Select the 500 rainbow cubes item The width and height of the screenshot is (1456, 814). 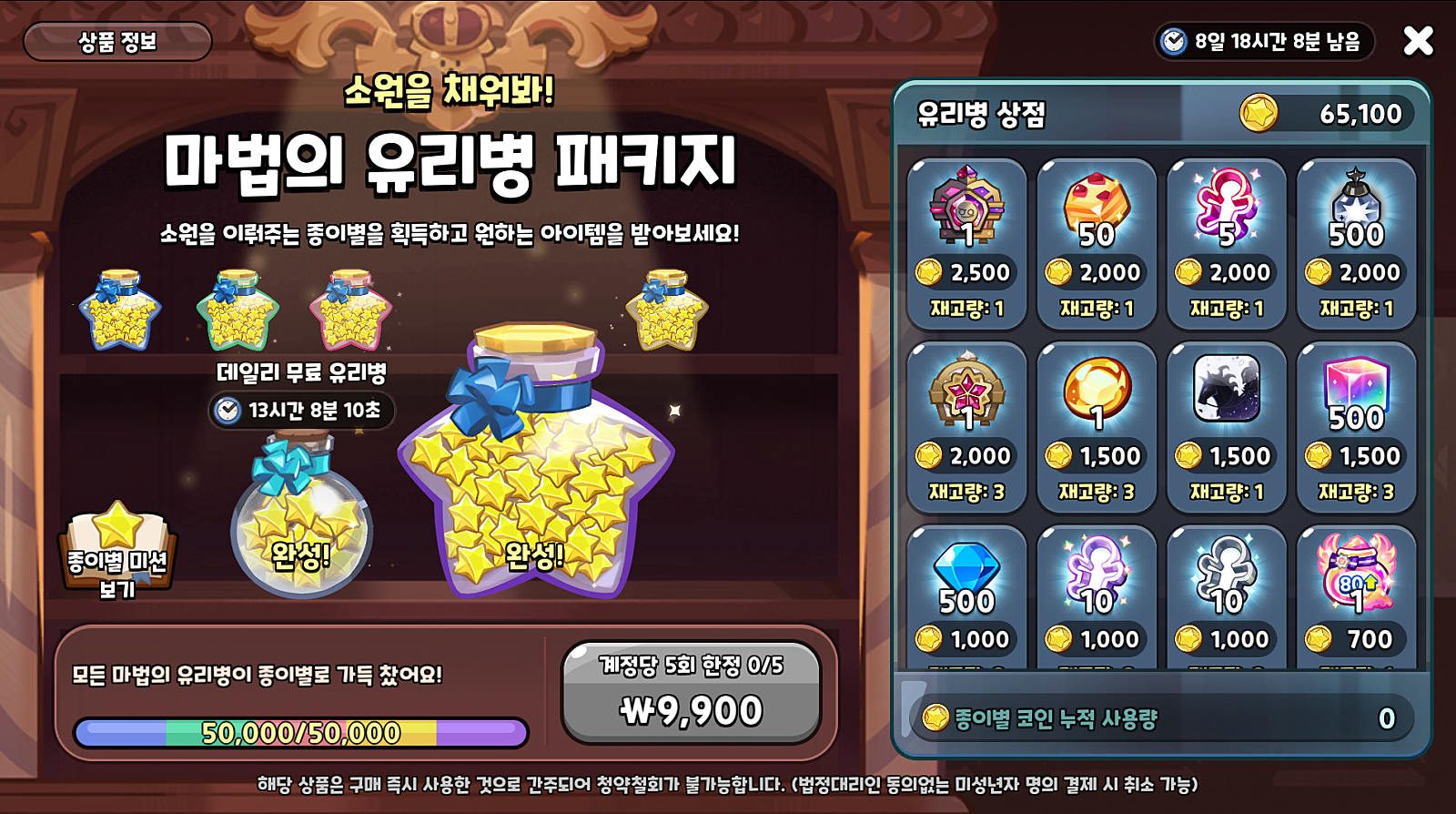1357,422
